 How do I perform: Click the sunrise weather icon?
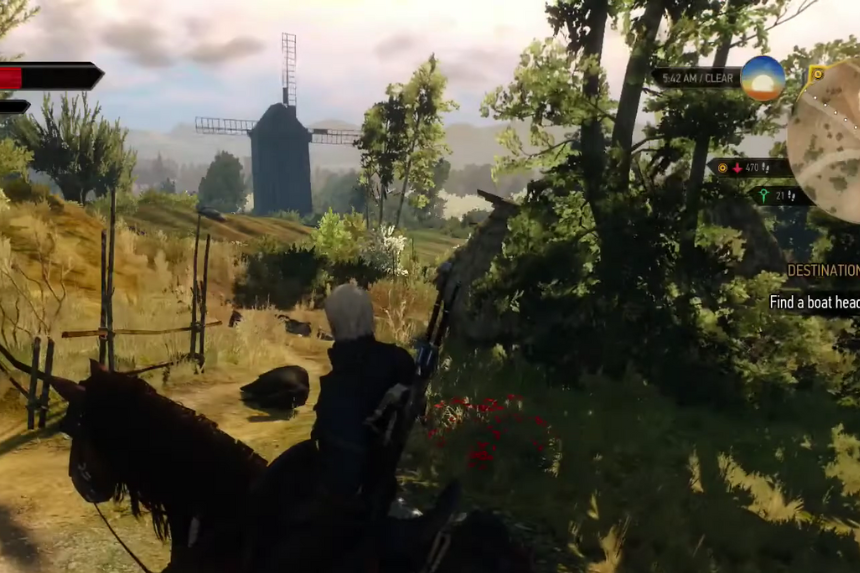pyautogui.click(x=762, y=78)
